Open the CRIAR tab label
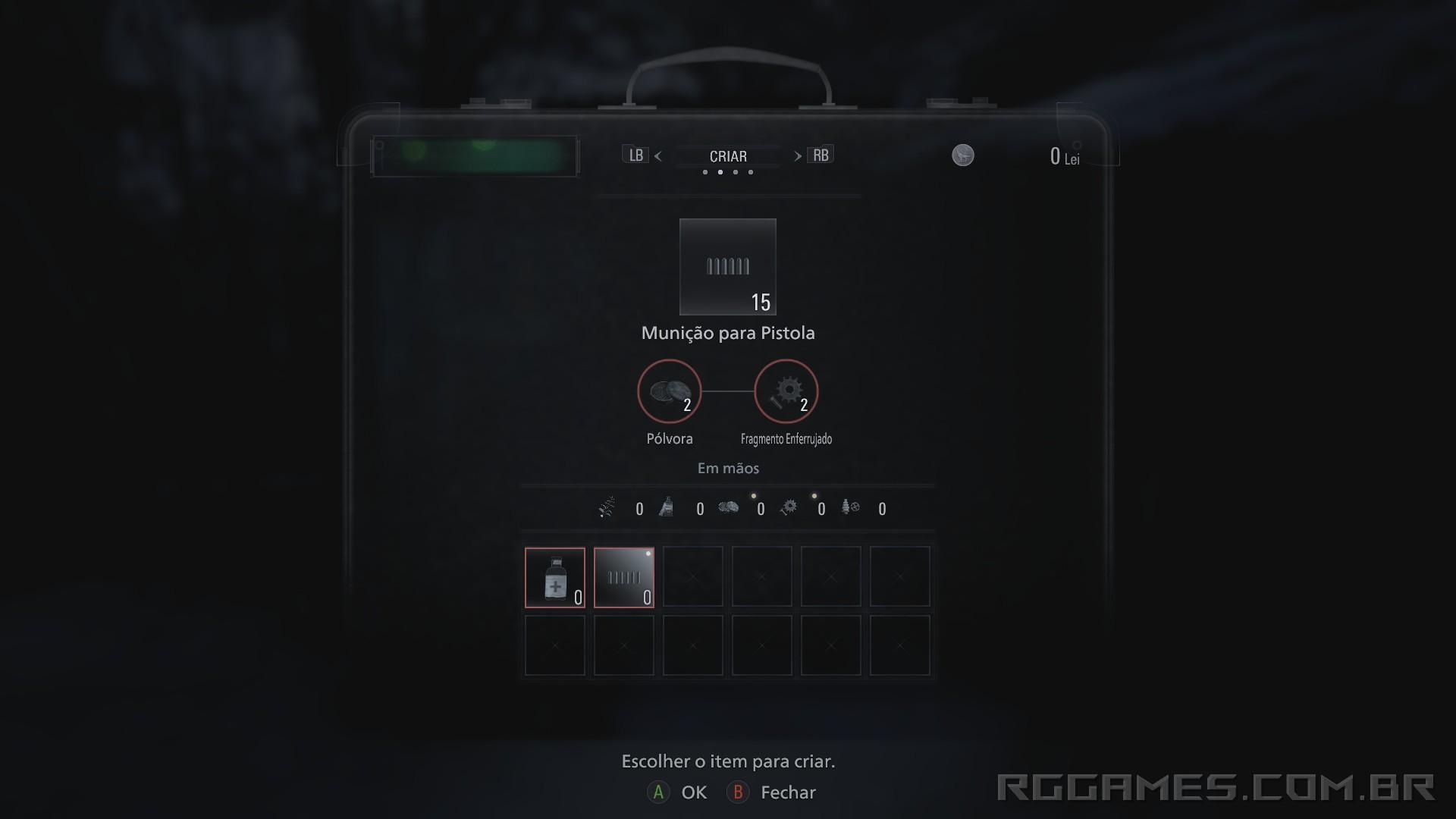Viewport: 1456px width, 819px height. [727, 156]
